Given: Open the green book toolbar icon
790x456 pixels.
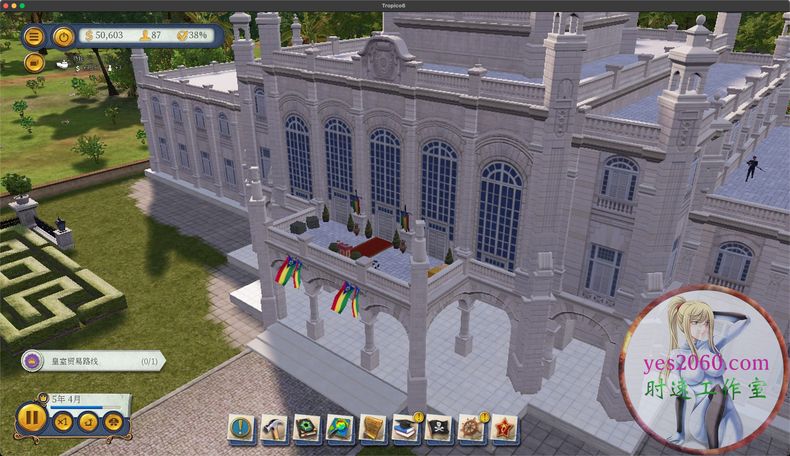Looking at the screenshot, I should pyautogui.click(x=308, y=429).
